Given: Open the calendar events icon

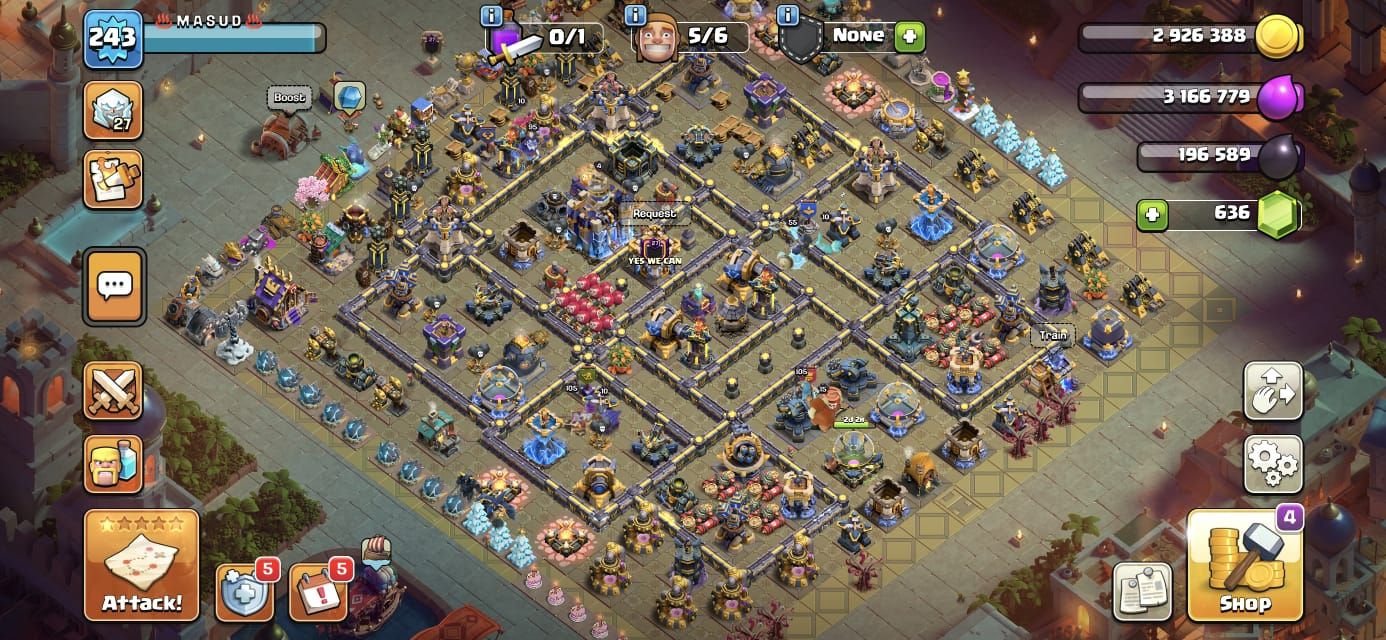Looking at the screenshot, I should click(x=318, y=591).
